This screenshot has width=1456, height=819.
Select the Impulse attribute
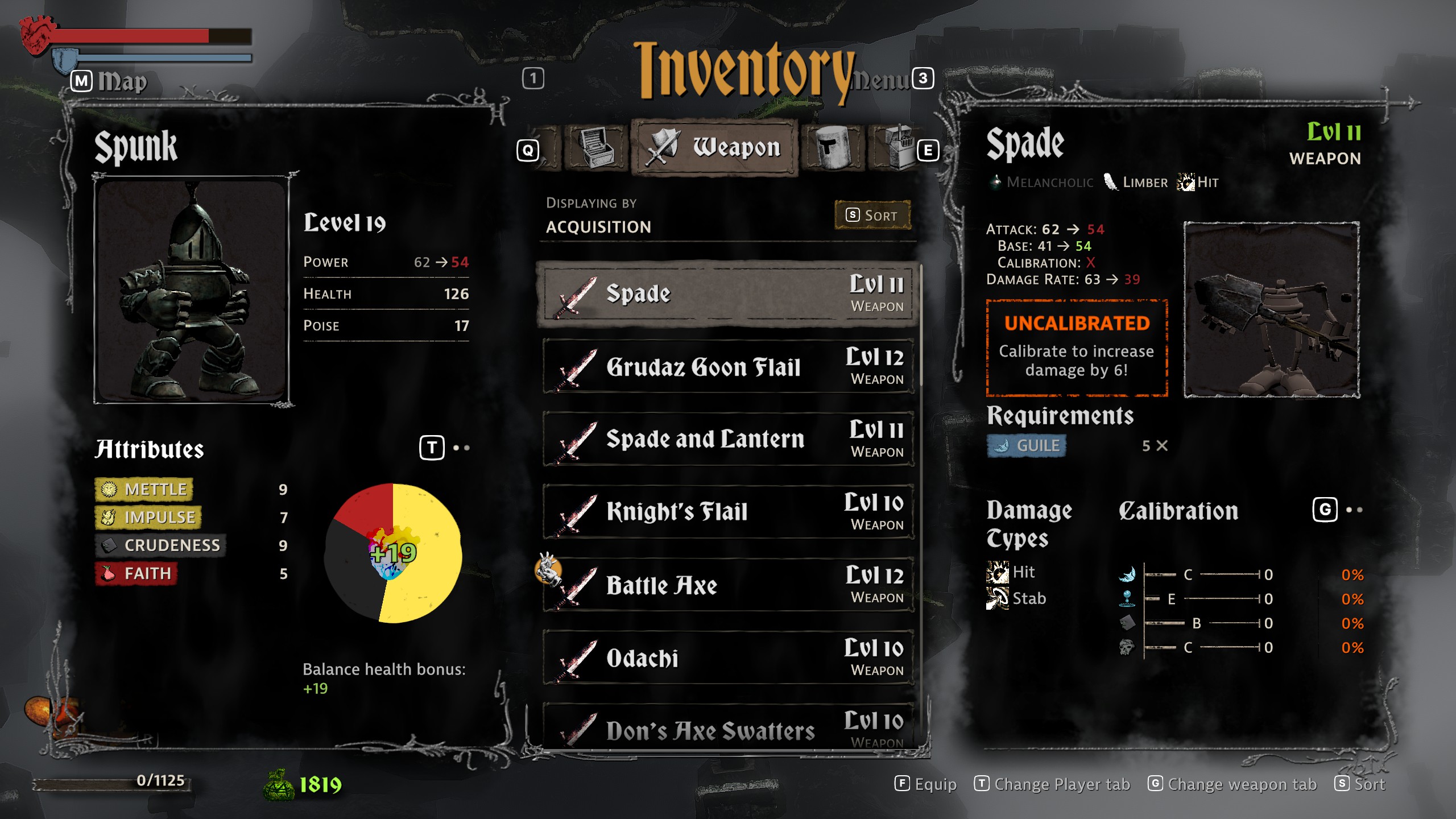coord(148,517)
